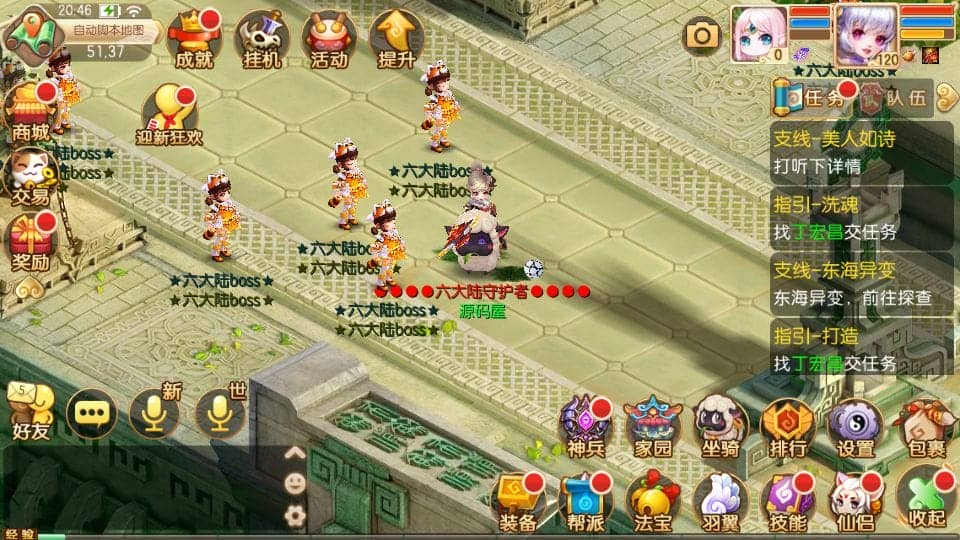Image resolution: width=960 pixels, height=540 pixels.
Task: Open the 活动 events menu
Action: pyautogui.click(x=329, y=40)
